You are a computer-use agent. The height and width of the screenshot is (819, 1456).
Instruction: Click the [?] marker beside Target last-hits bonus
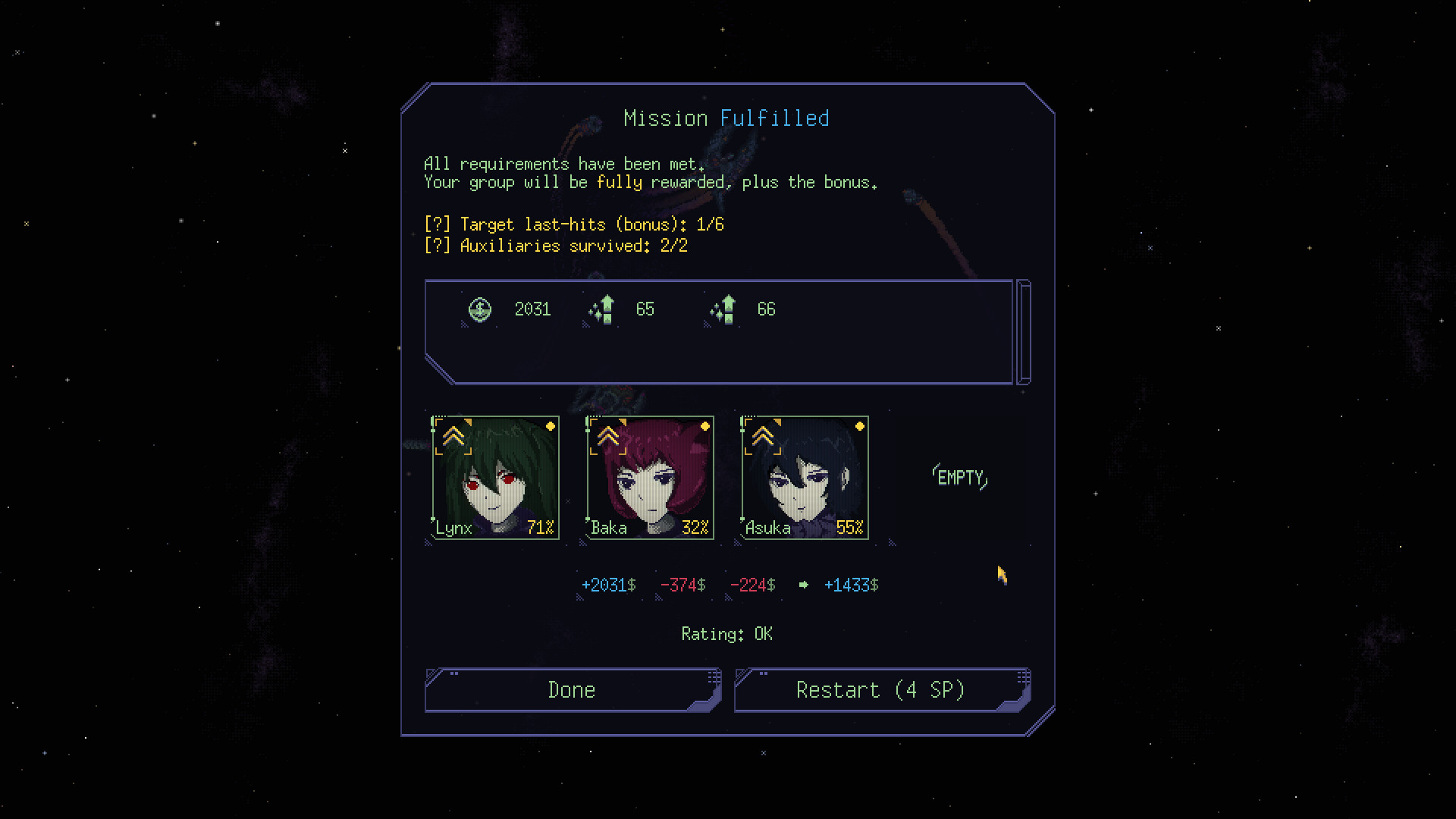(436, 224)
